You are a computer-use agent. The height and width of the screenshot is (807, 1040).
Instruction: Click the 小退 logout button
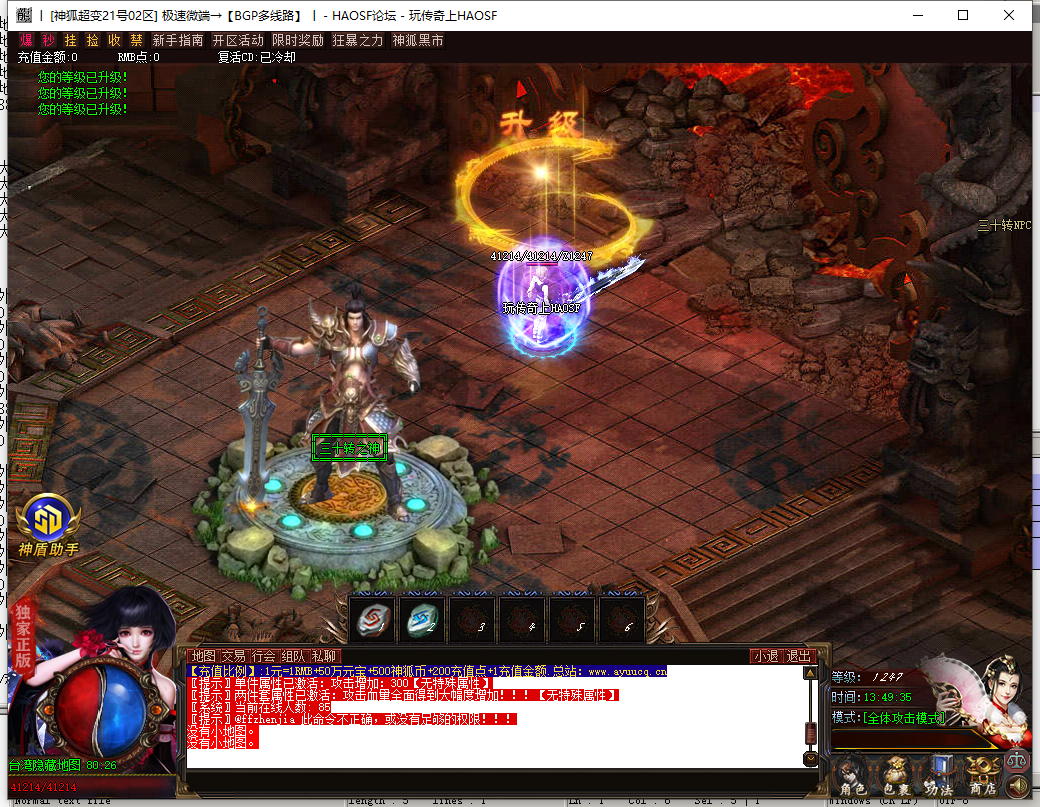(766, 656)
